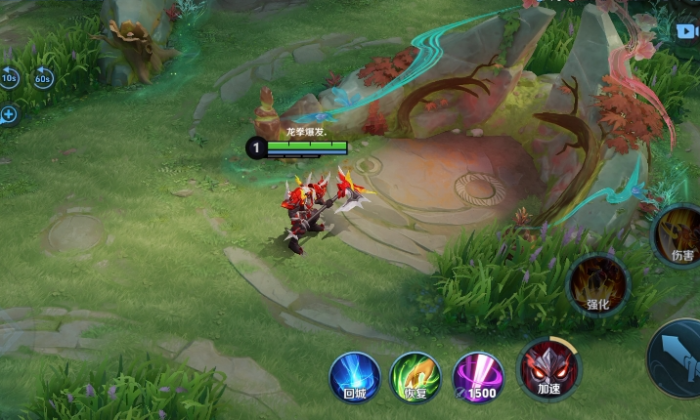Rewind replay by 10s

tap(9, 77)
